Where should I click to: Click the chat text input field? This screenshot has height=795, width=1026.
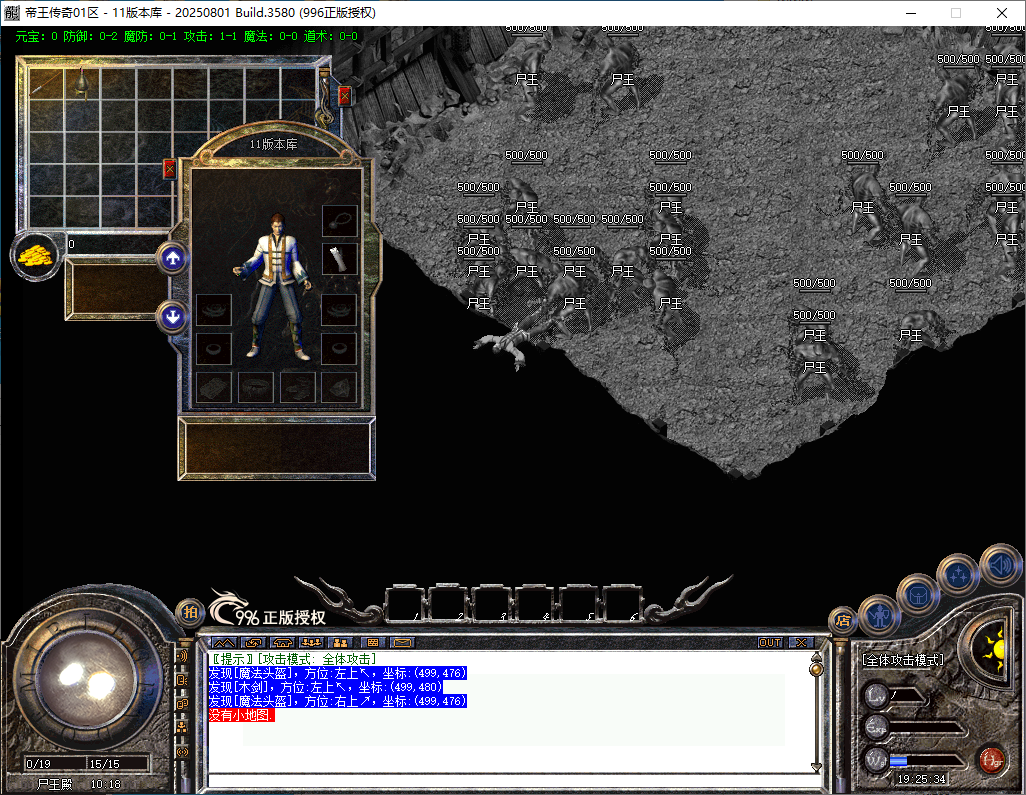pyautogui.click(x=510, y=780)
